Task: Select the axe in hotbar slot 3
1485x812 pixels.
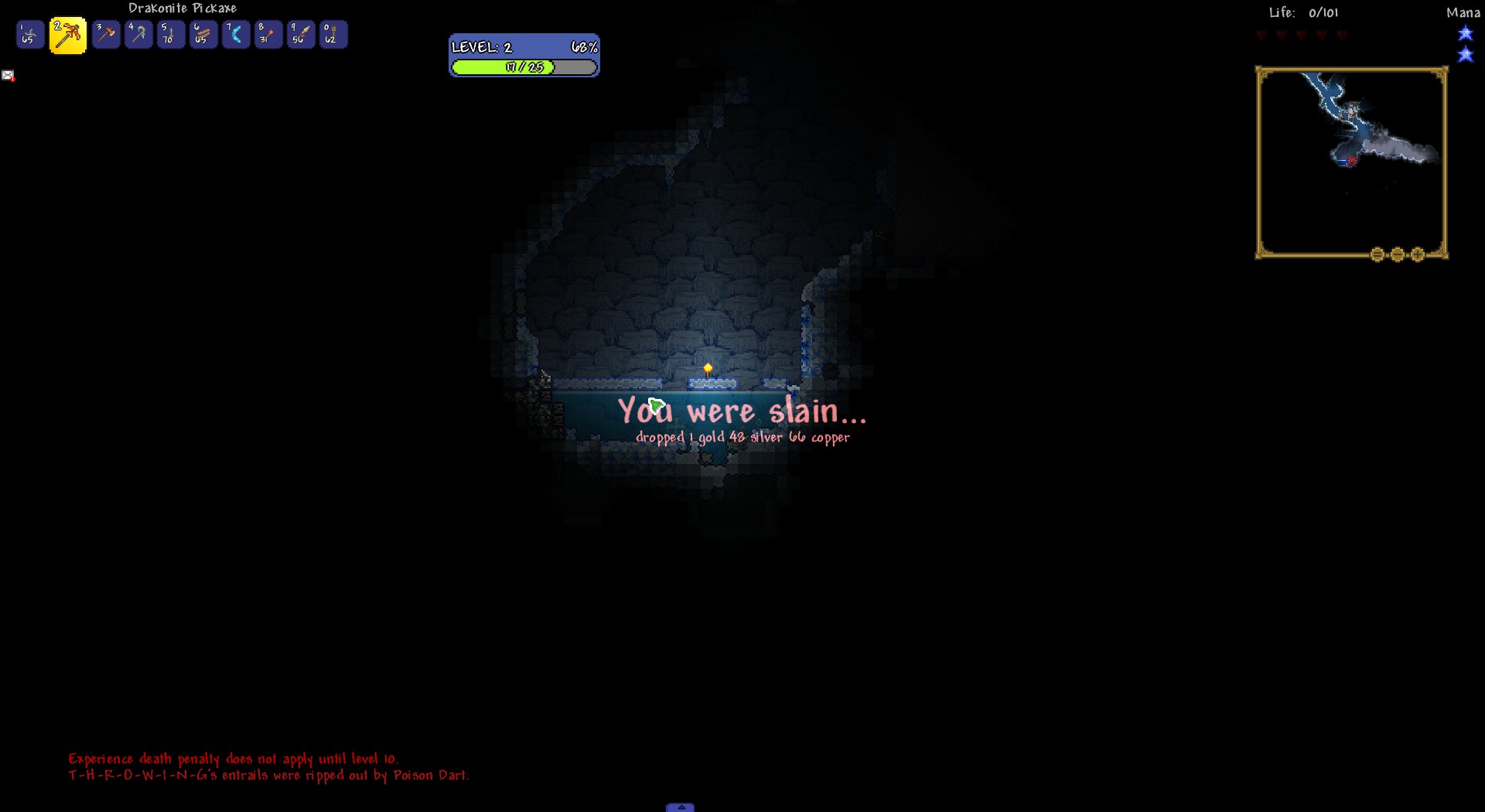Action: point(106,34)
